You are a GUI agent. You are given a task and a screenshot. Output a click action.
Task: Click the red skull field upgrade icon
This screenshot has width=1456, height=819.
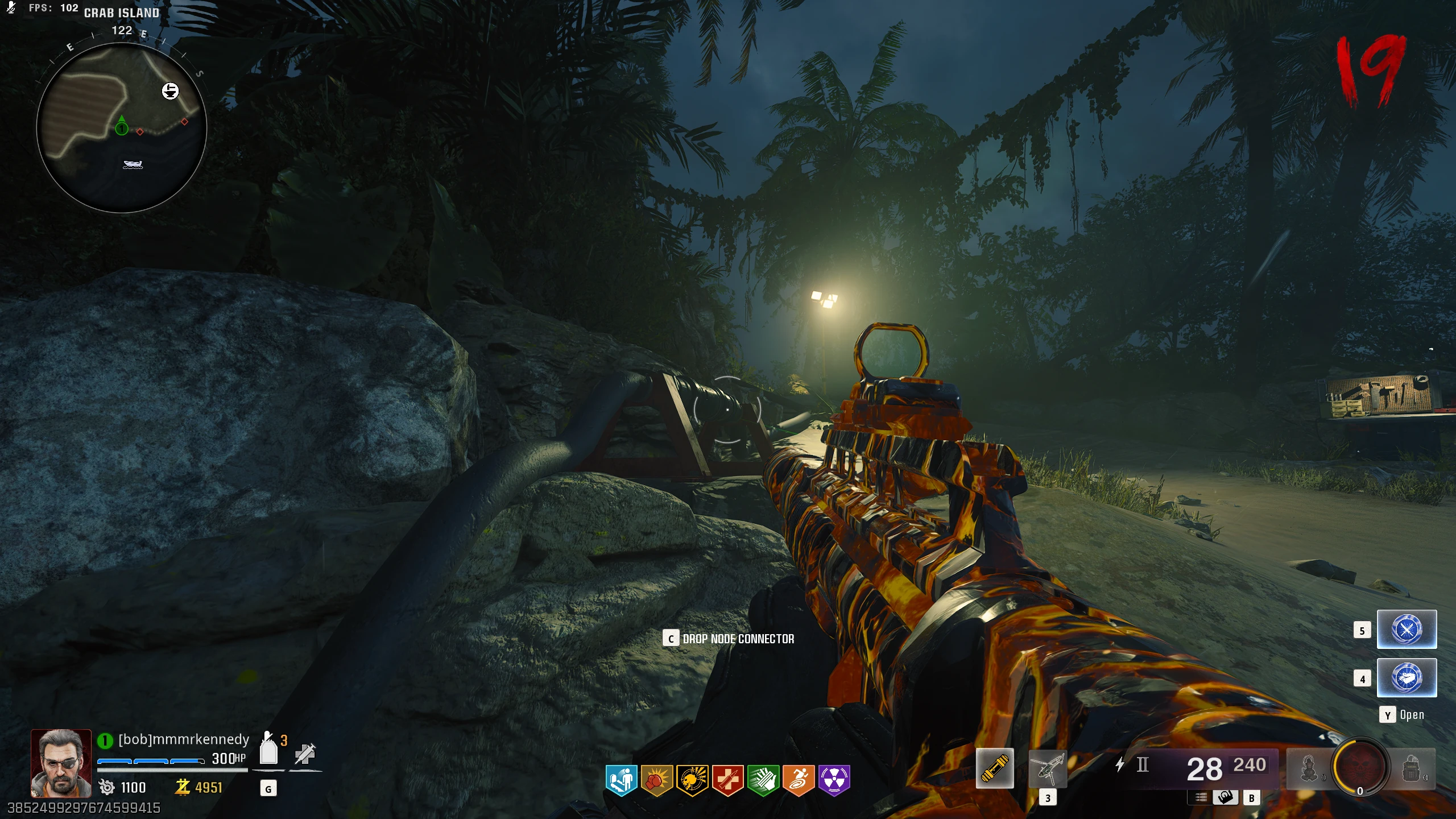[x=1360, y=767]
